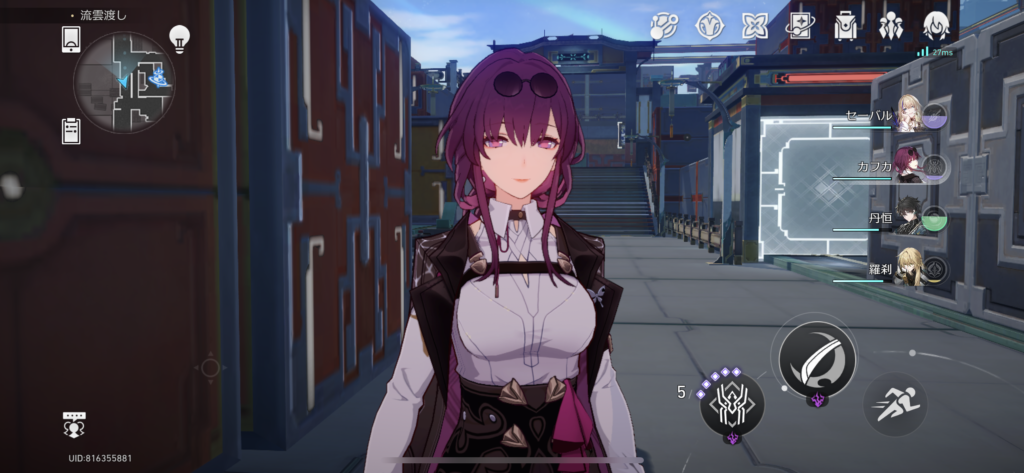Switch to Serval (セーバル) in the party
The width and height of the screenshot is (1024, 473).
pyautogui.click(x=910, y=115)
